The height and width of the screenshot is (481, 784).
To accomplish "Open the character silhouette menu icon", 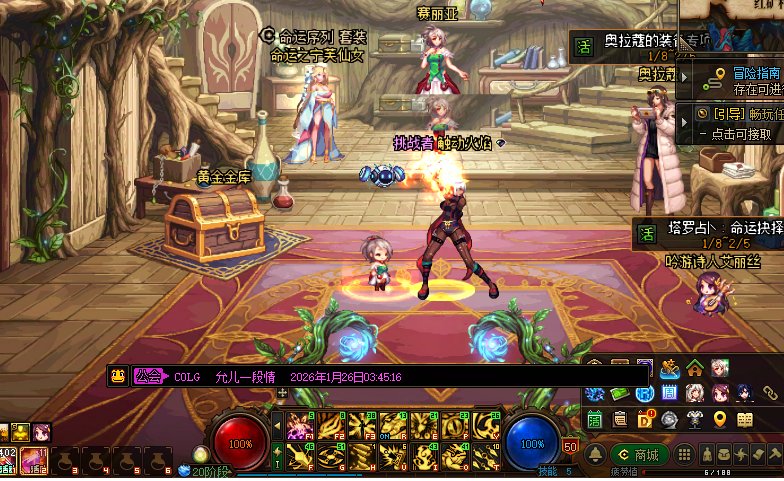I will 708,455.
